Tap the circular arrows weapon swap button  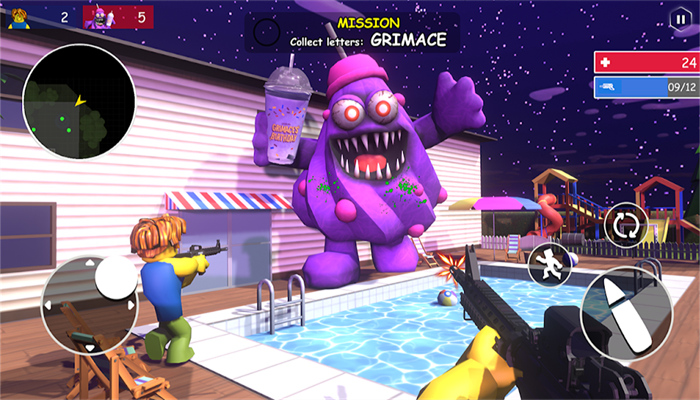pos(626,224)
